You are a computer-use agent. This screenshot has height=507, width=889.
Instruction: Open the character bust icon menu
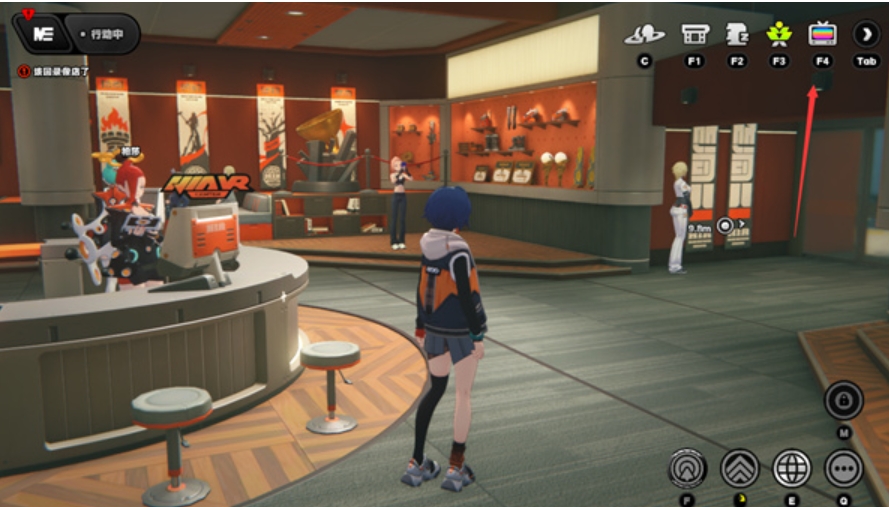(737, 34)
